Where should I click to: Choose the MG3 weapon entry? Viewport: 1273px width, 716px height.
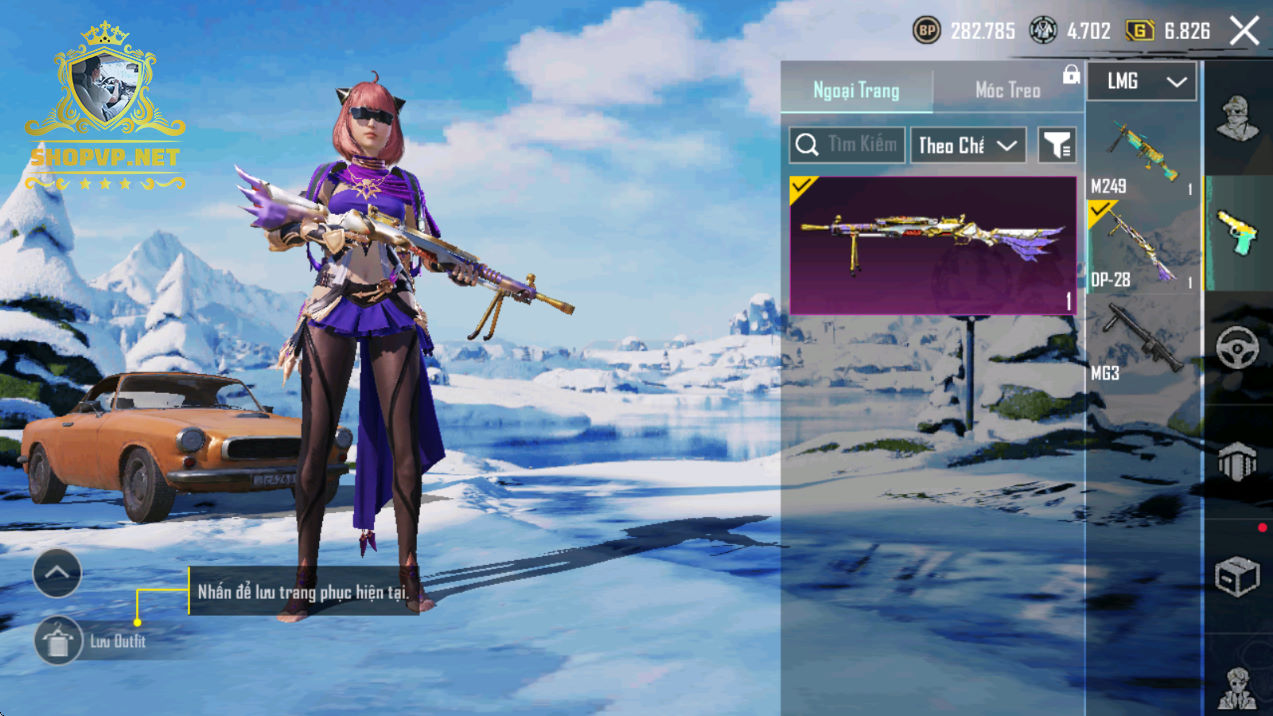coord(1143,342)
